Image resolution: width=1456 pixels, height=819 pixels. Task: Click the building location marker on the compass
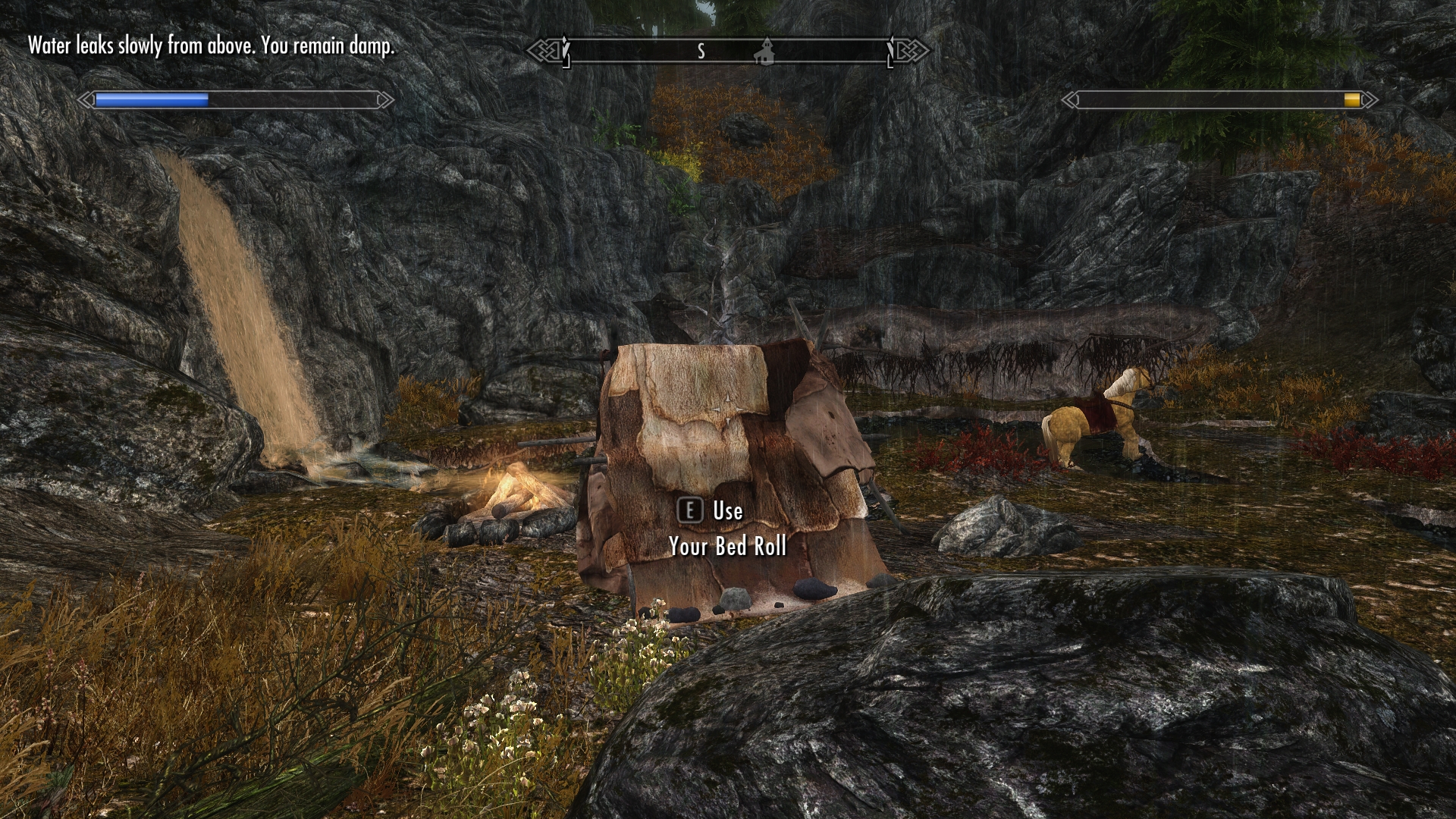pyautogui.click(x=766, y=51)
